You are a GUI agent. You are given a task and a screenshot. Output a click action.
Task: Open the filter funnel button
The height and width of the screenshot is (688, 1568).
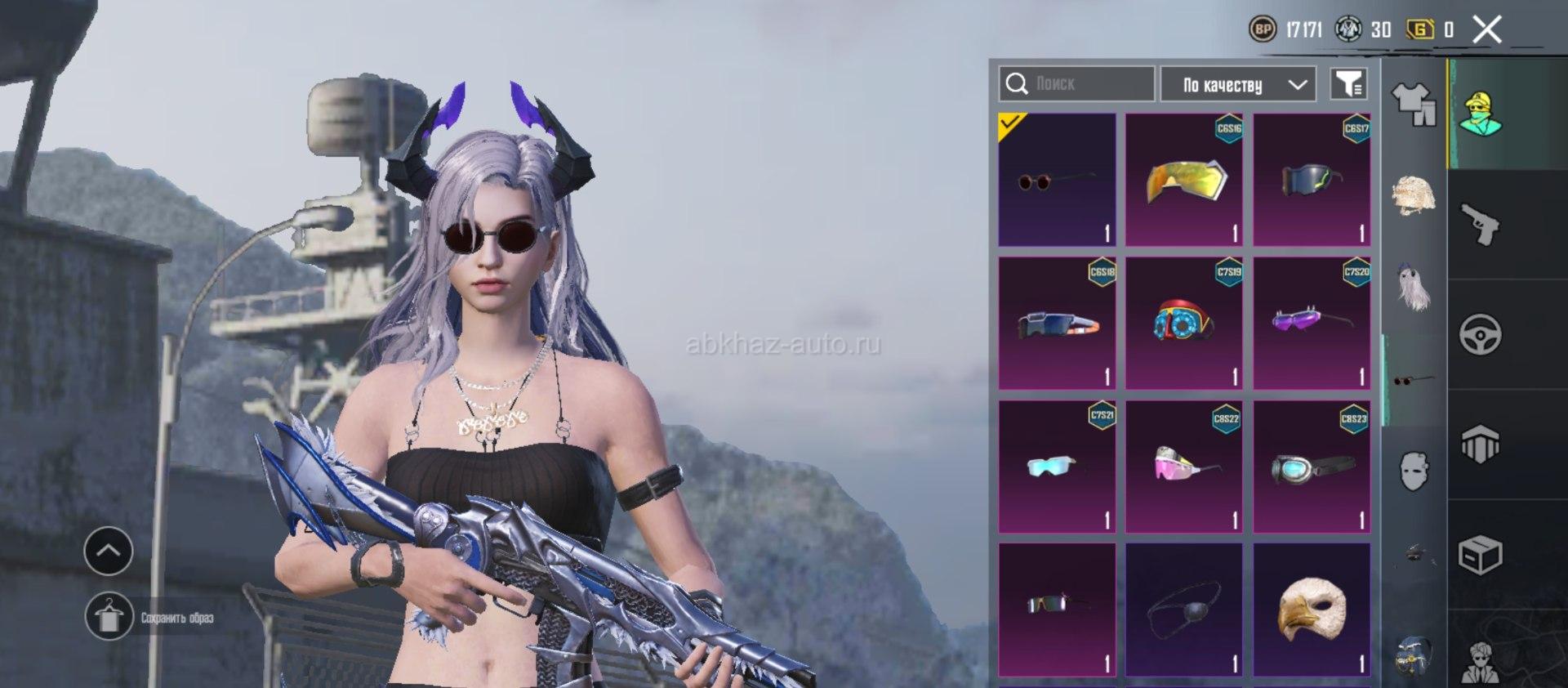(1348, 83)
